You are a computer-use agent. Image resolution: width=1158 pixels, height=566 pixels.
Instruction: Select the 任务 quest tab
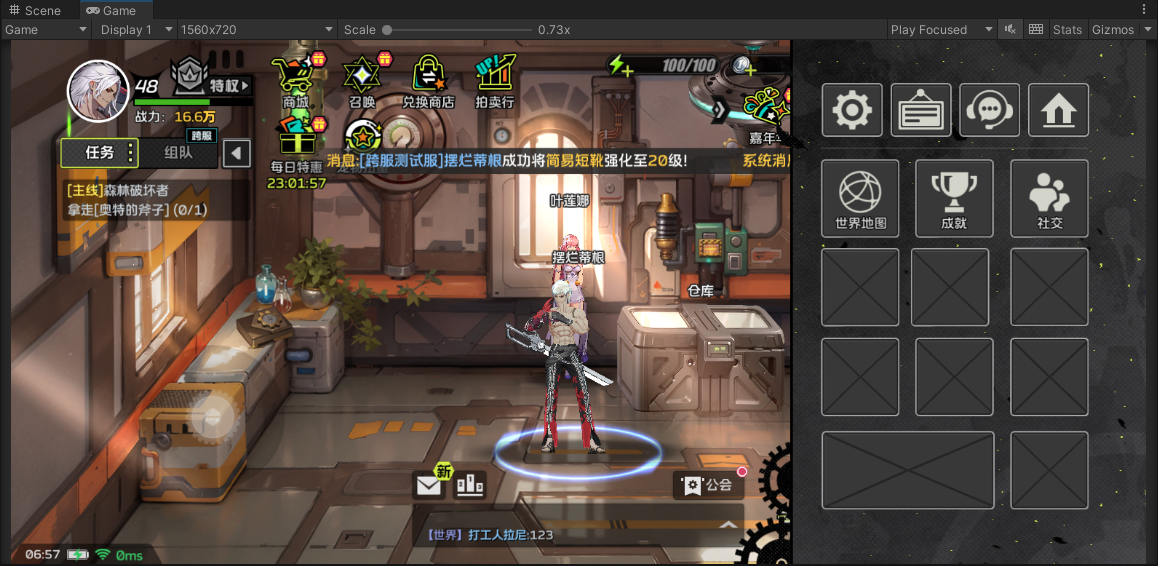coord(100,153)
